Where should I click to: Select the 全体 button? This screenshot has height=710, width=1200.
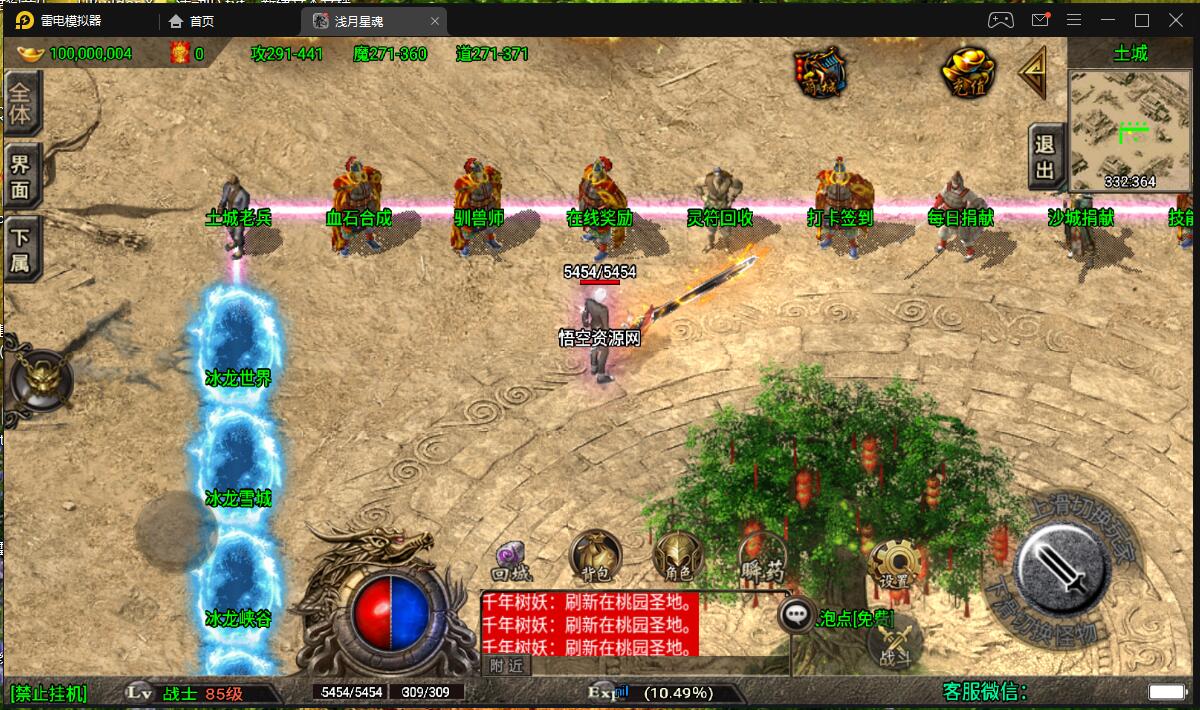(x=21, y=103)
